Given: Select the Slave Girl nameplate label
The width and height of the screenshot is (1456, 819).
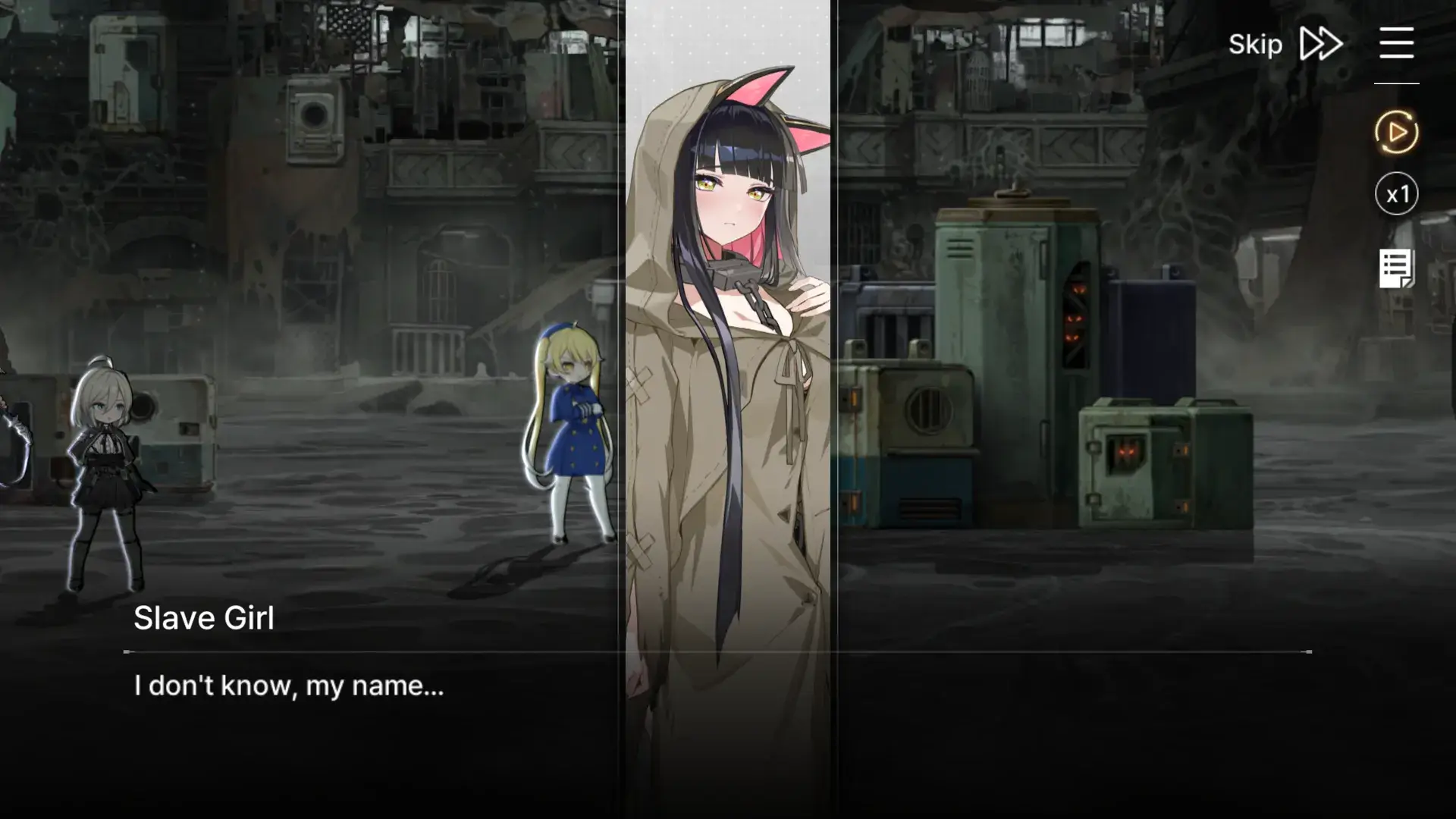Looking at the screenshot, I should (x=205, y=617).
